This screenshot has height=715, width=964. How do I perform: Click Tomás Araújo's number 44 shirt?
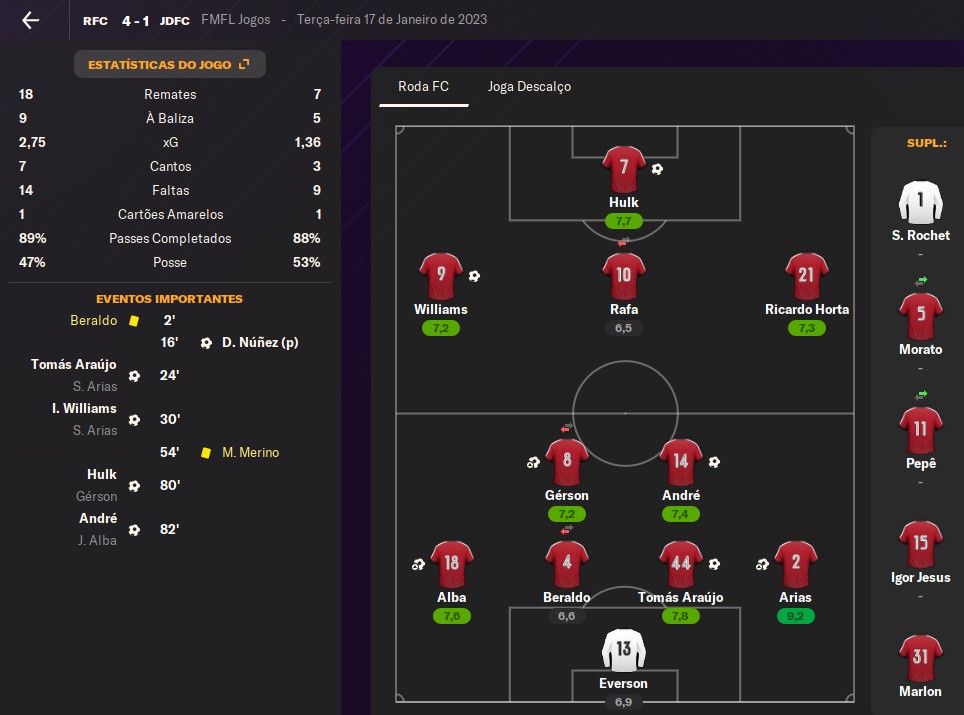681,564
